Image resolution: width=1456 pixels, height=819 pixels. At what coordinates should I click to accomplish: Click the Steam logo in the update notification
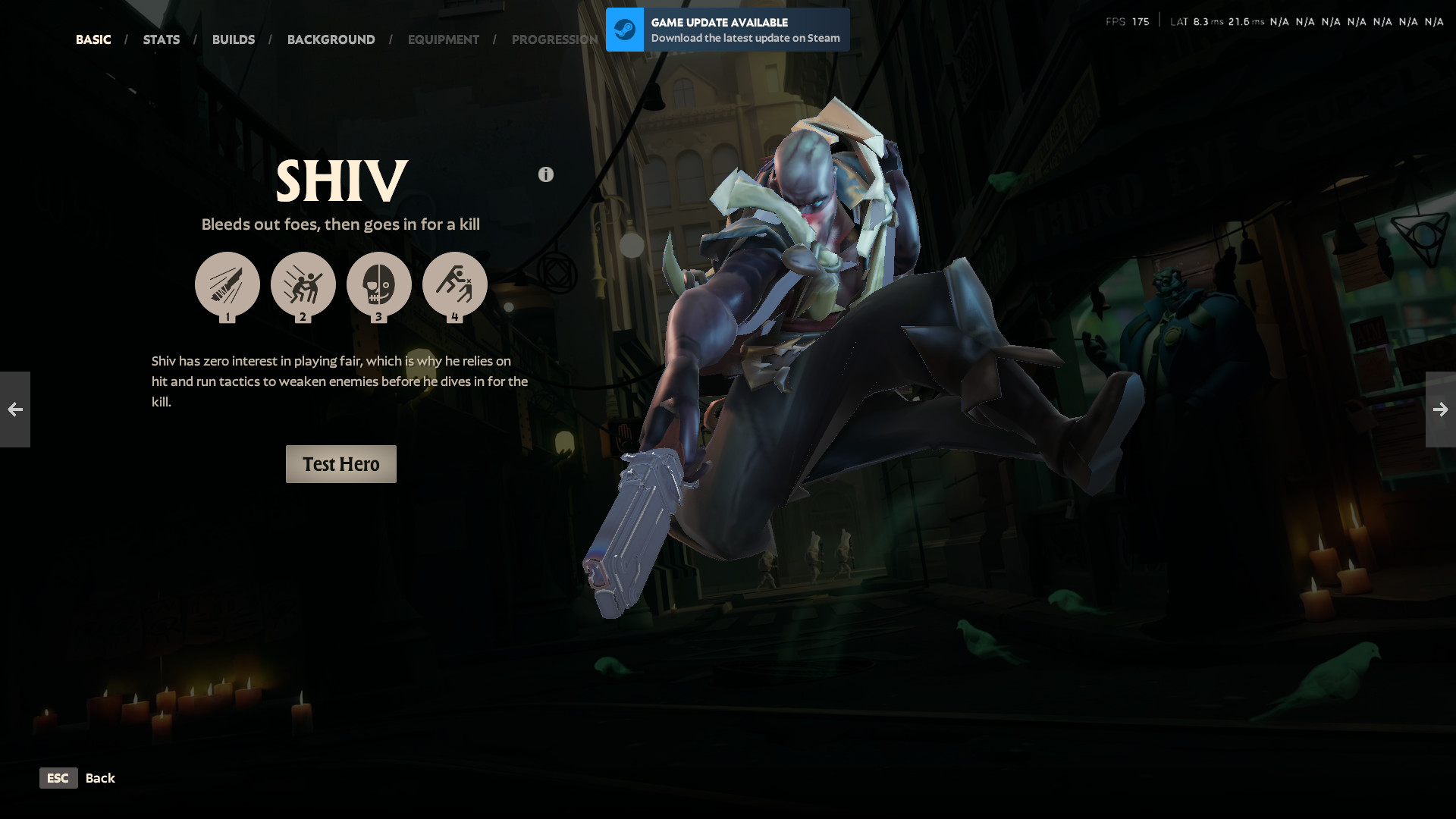point(624,30)
